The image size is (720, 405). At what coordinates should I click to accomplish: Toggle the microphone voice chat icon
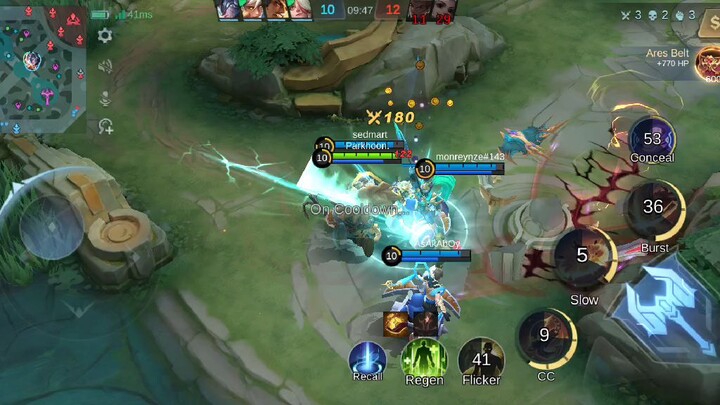[105, 96]
